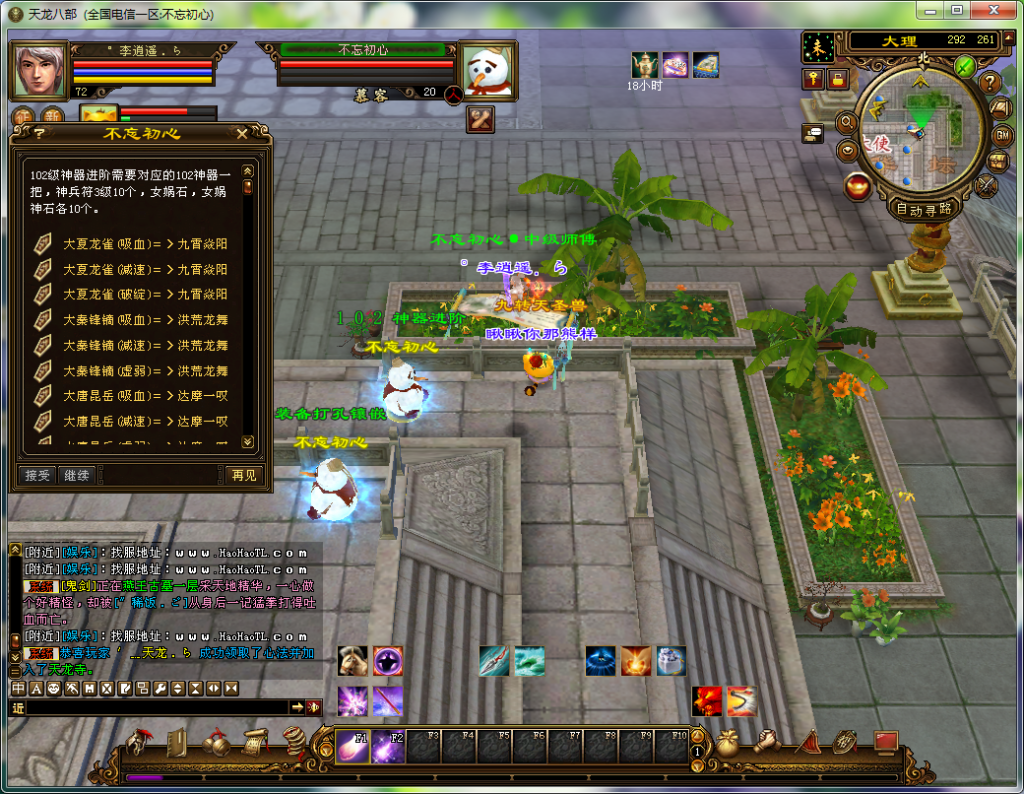Click the magnifier button left of minimap

(846, 122)
